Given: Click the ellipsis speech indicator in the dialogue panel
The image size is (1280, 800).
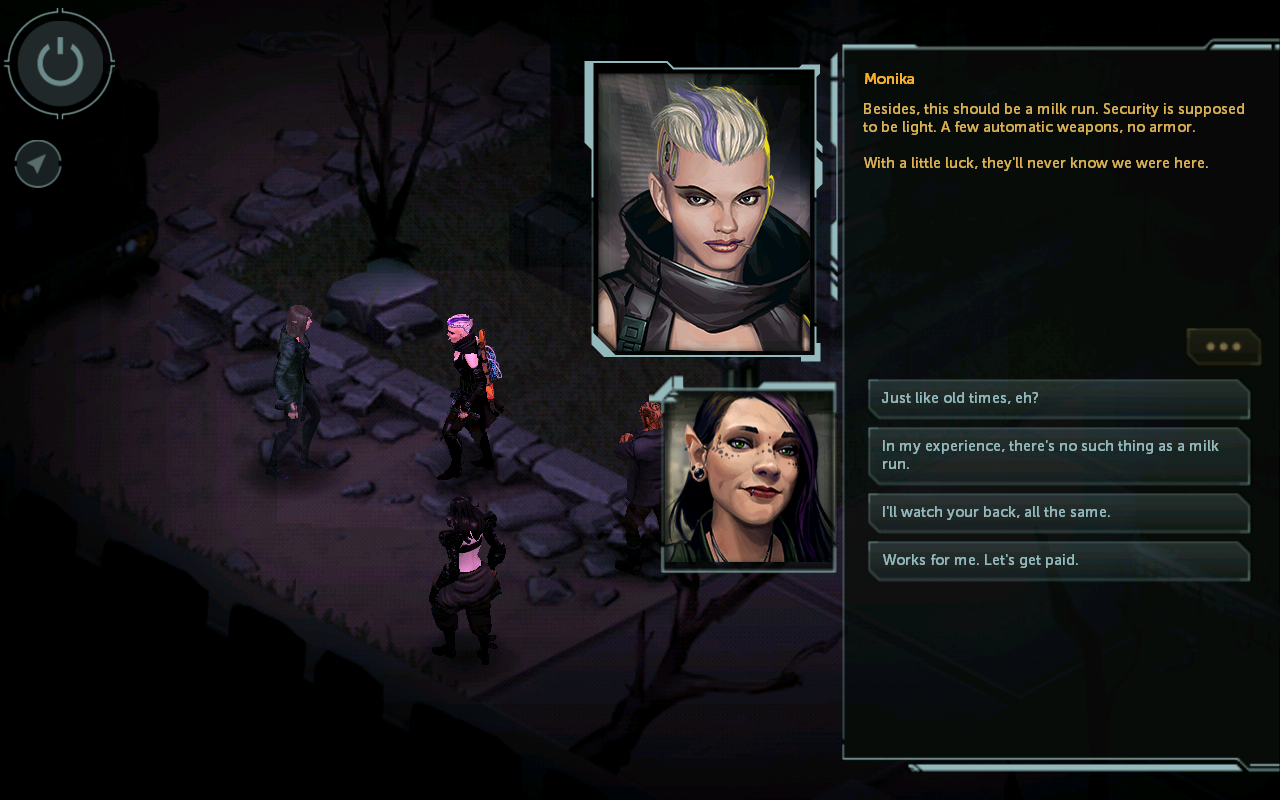Looking at the screenshot, I should tap(1222, 346).
